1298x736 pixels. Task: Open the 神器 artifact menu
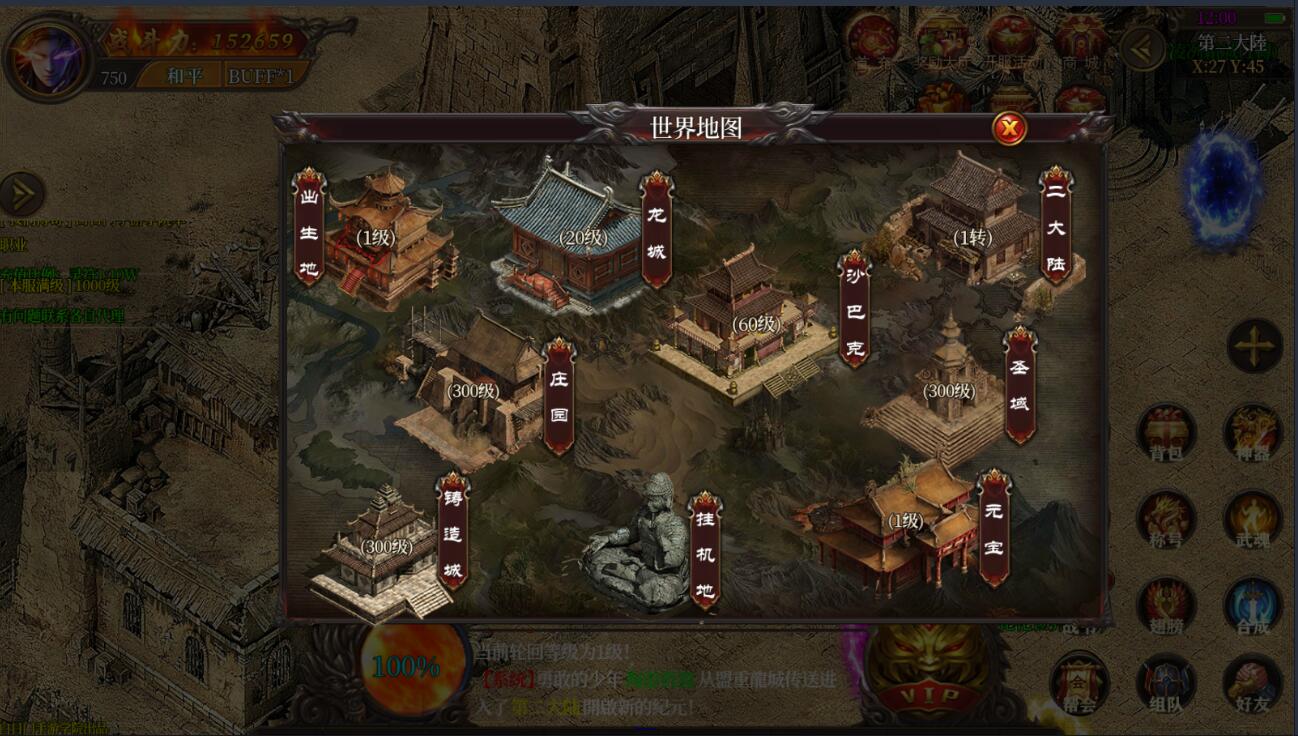pyautogui.click(x=1252, y=434)
